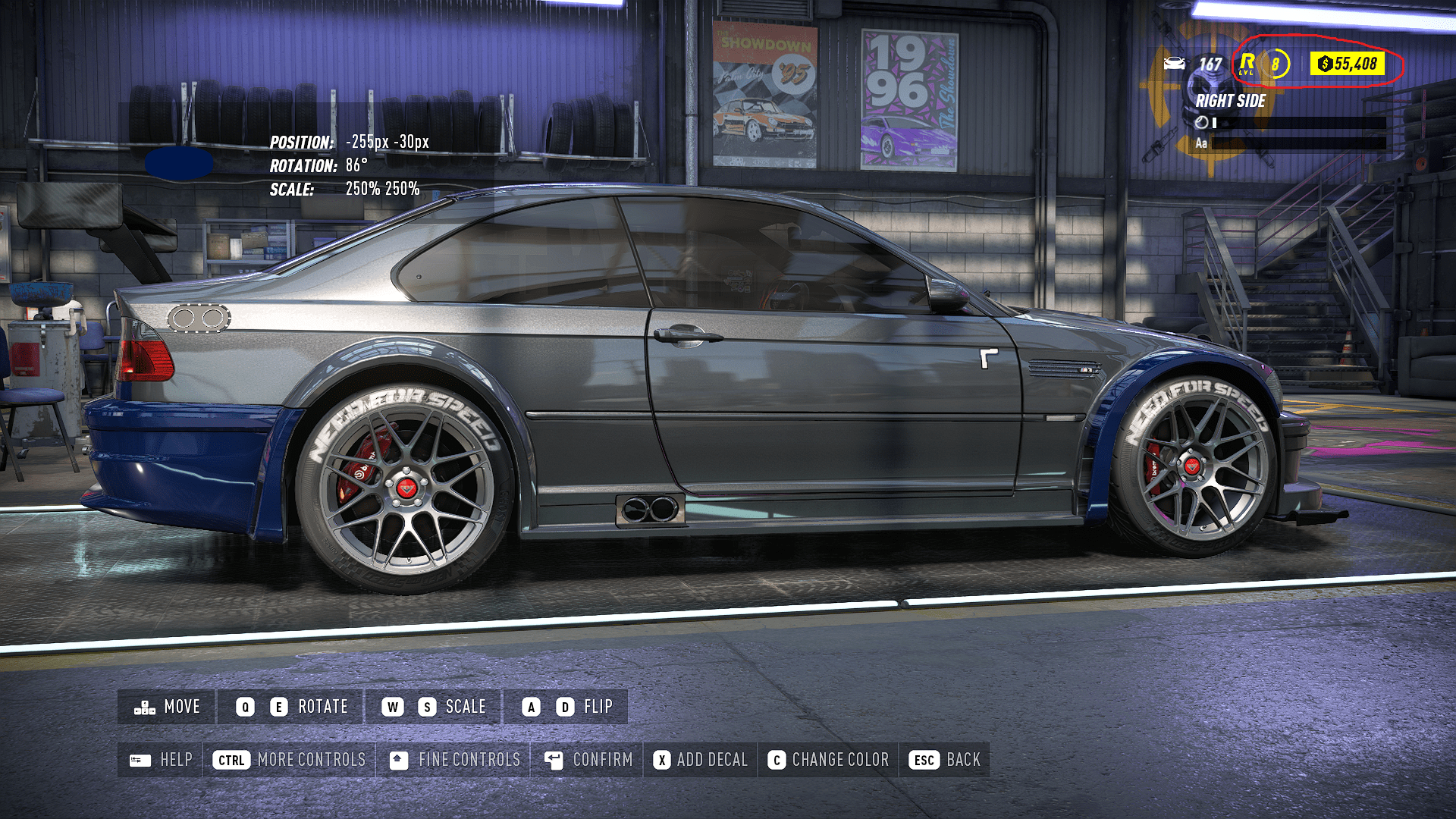Click the blue oval decal preview
Viewport: 1456px width, 819px height.
tap(179, 164)
